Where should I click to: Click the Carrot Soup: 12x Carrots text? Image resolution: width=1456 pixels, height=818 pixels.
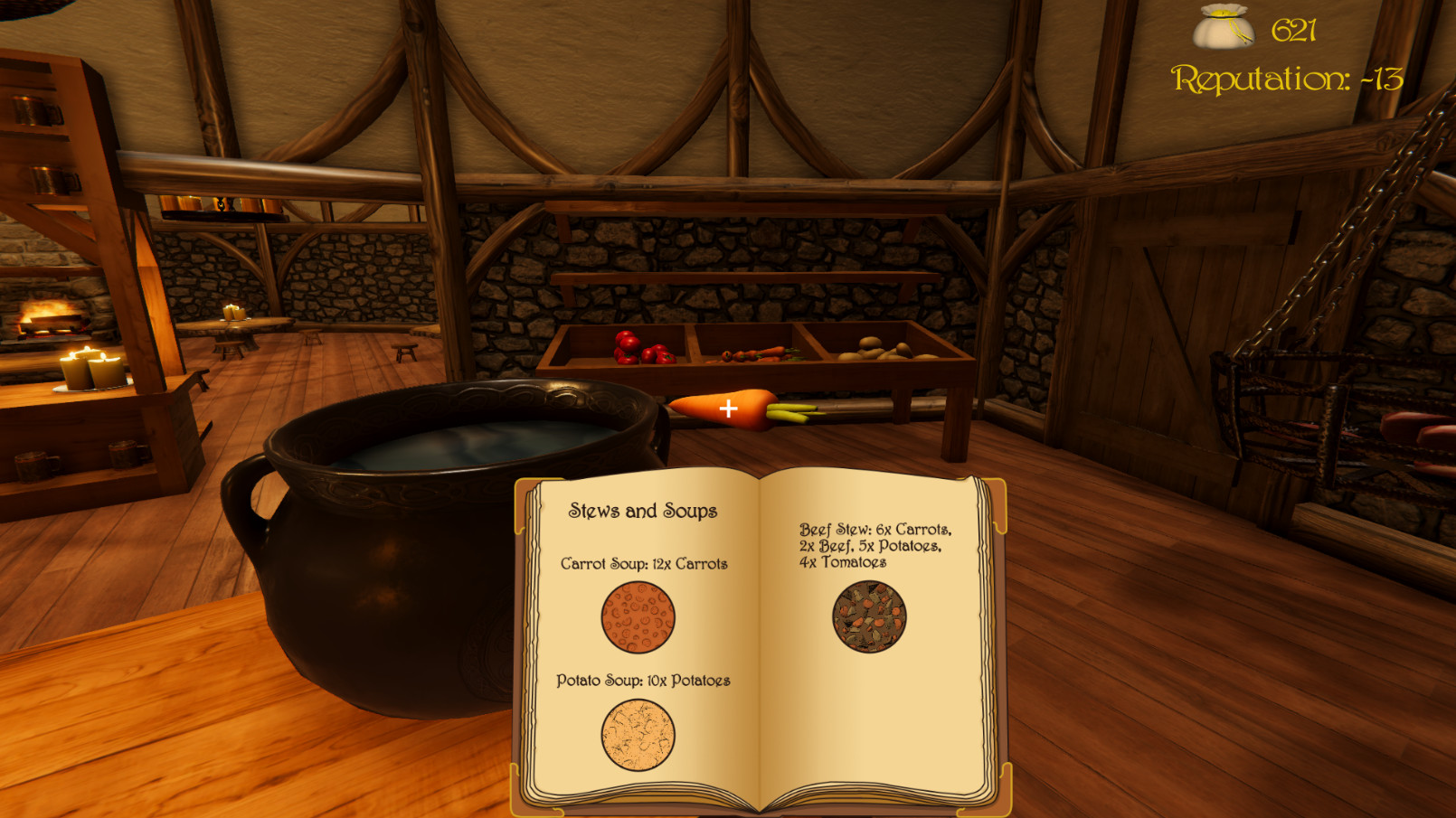click(x=645, y=563)
